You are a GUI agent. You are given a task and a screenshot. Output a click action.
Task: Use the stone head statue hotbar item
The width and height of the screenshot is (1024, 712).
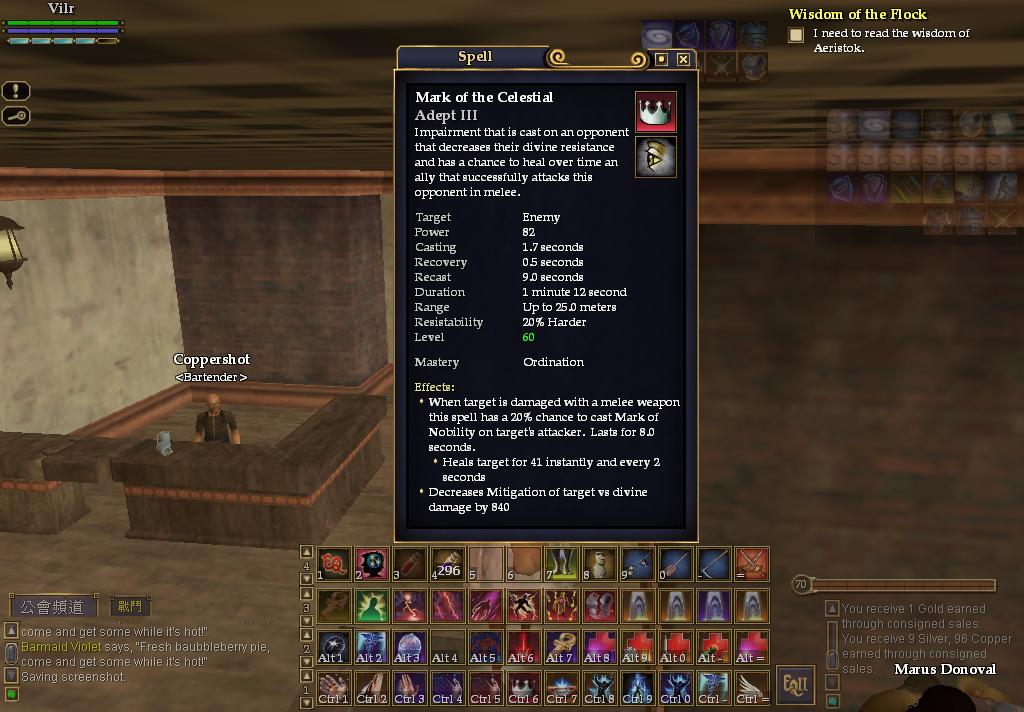(x=599, y=564)
